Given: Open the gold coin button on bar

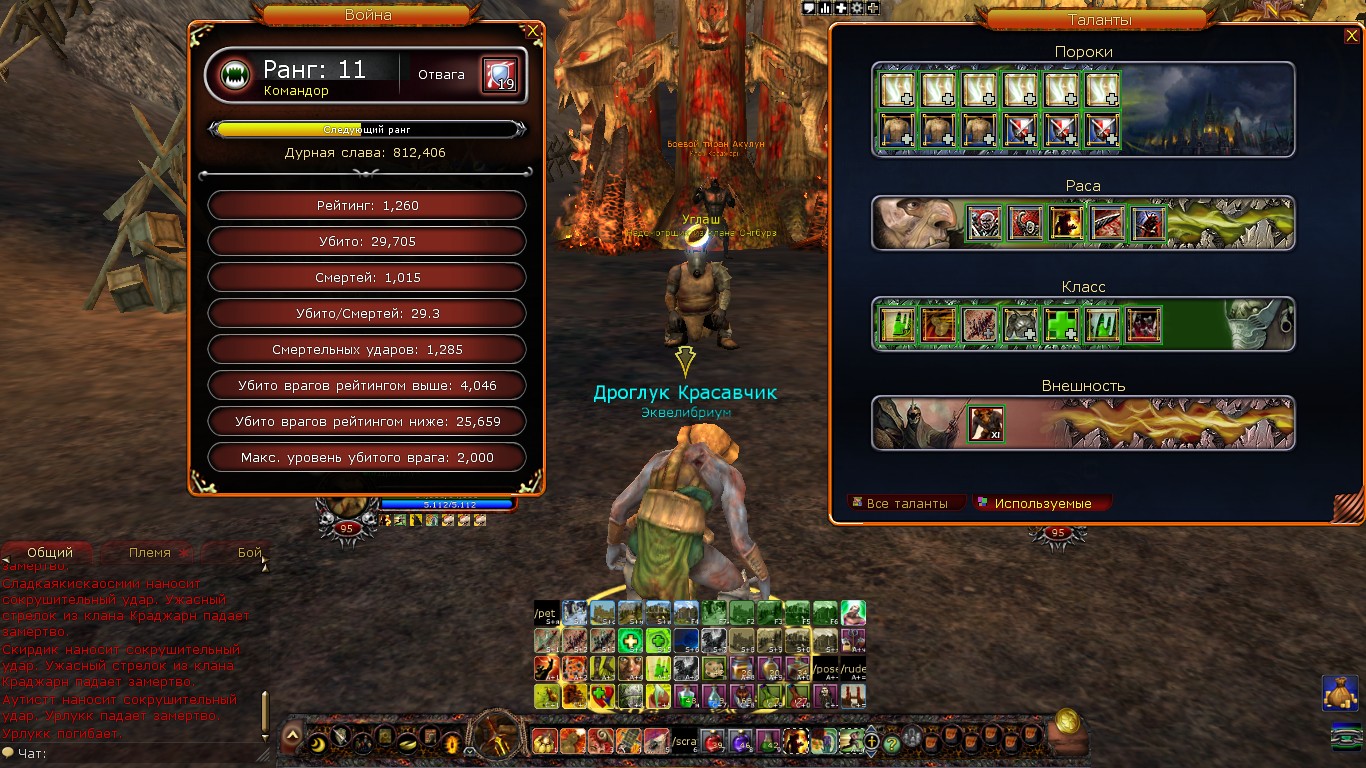Looking at the screenshot, I should pyautogui.click(x=1068, y=719).
